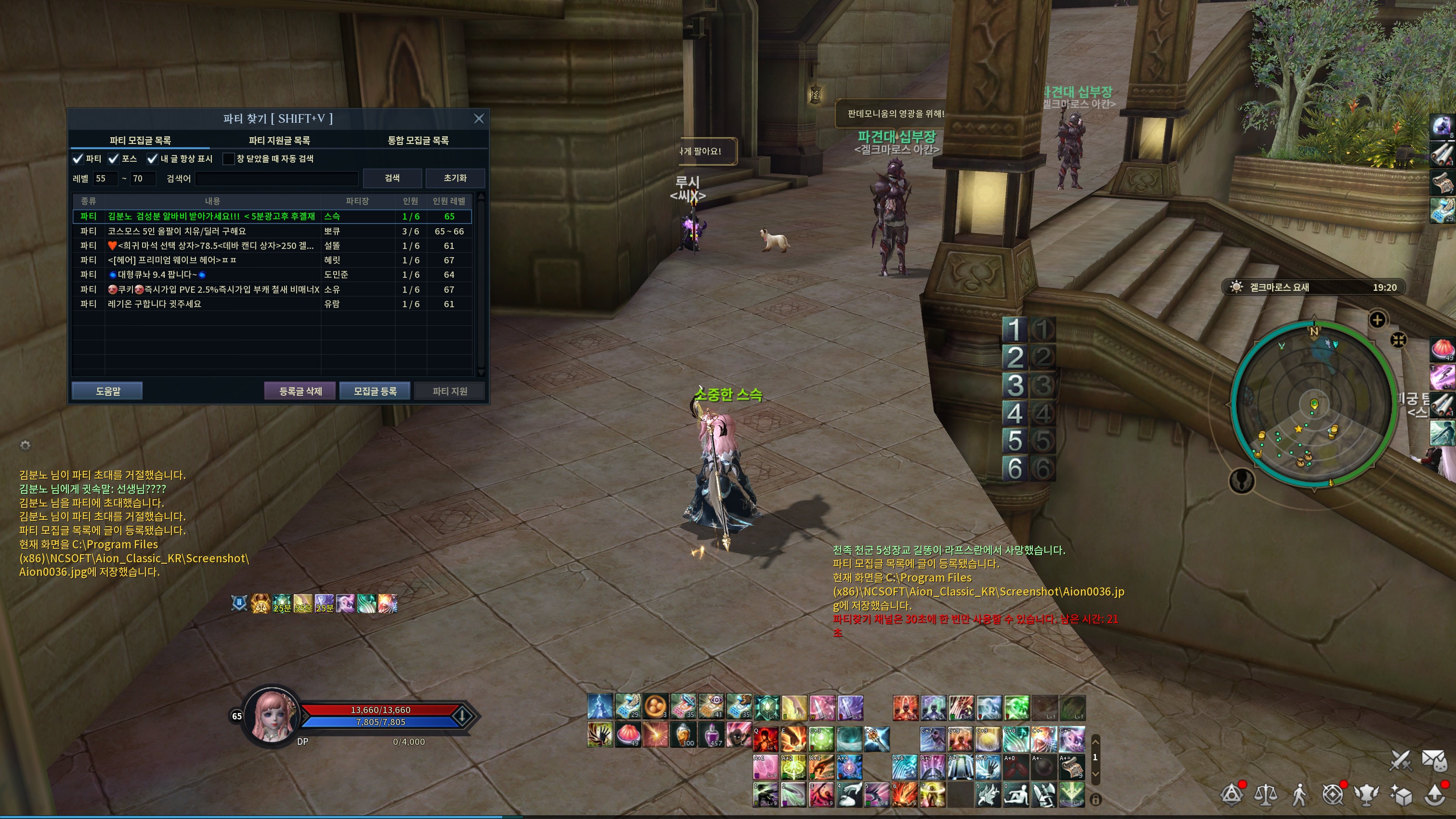Open the 도움말 help button
Image resolution: width=1456 pixels, height=819 pixels.
[x=107, y=391]
